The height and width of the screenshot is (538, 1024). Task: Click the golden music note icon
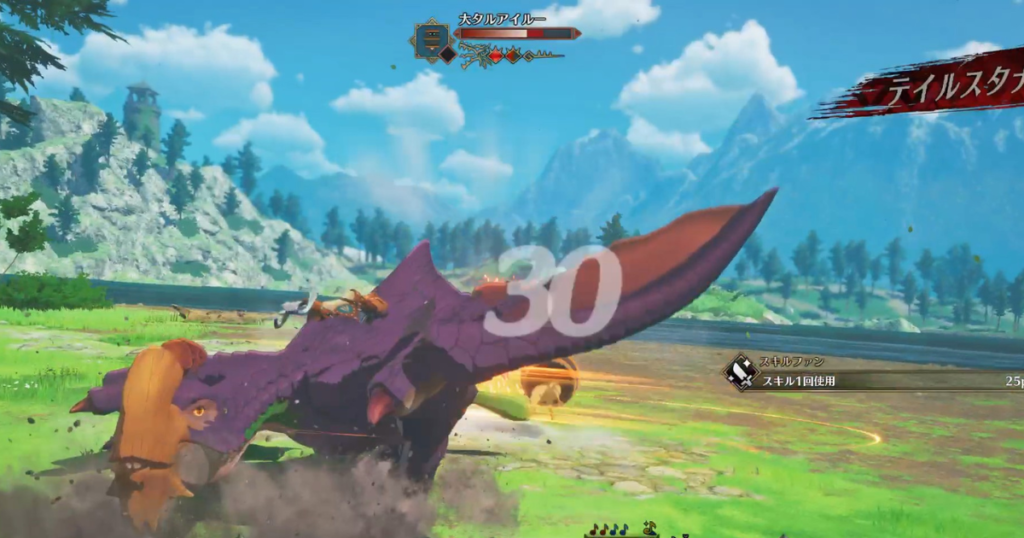point(649,529)
